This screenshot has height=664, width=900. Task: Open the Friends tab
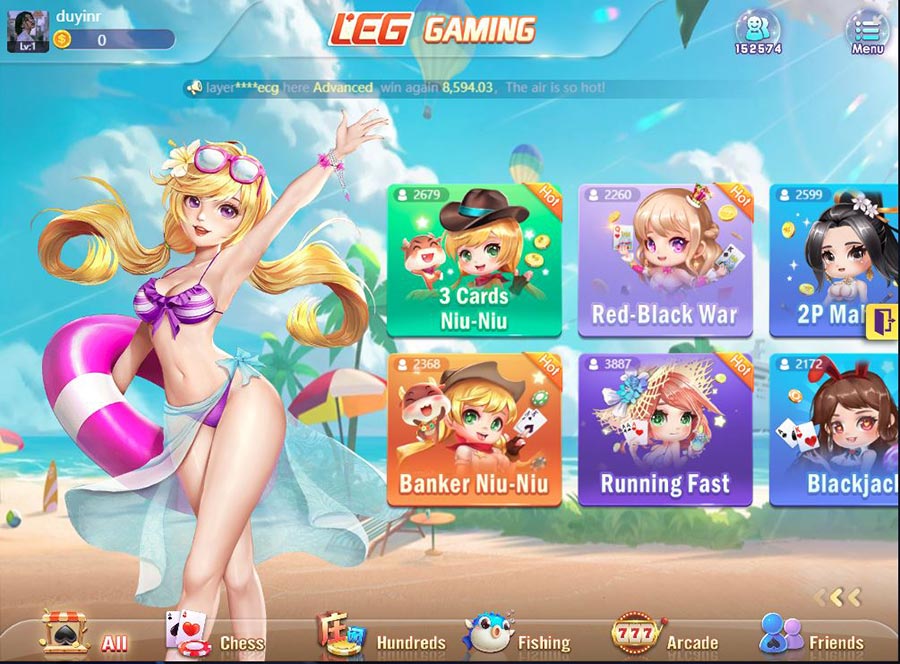812,634
